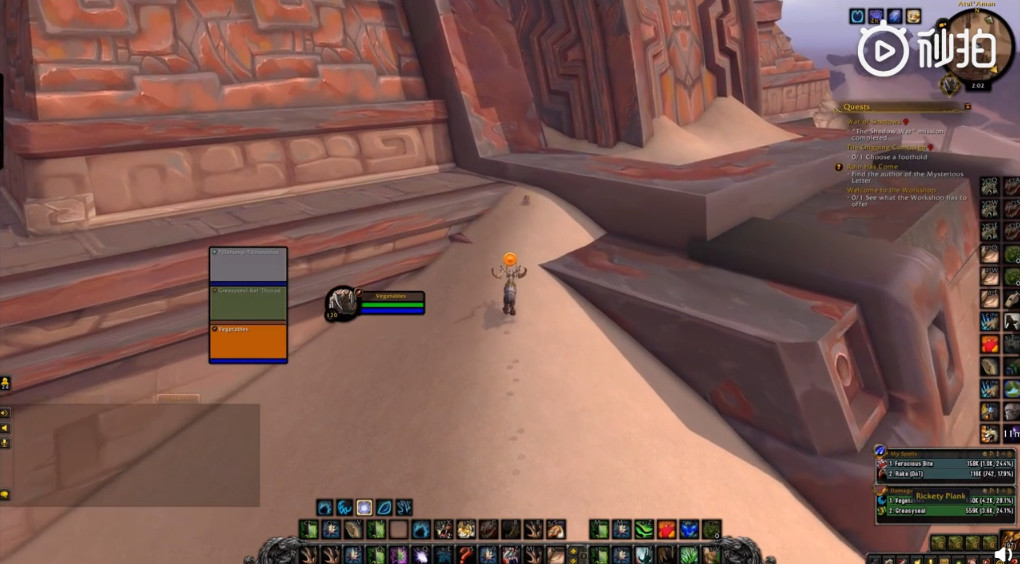Select the Greasyseal green party frame
Screen dimensions: 1020x564
(248, 304)
